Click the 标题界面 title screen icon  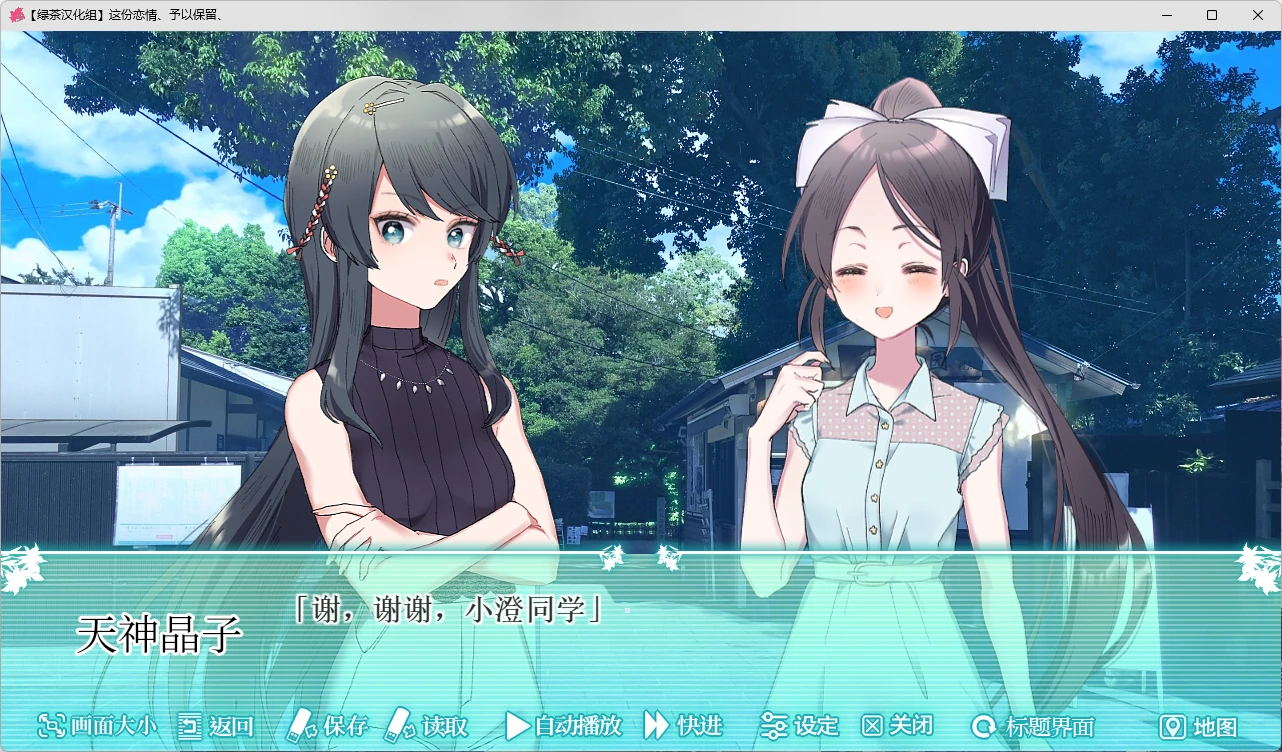(x=983, y=727)
